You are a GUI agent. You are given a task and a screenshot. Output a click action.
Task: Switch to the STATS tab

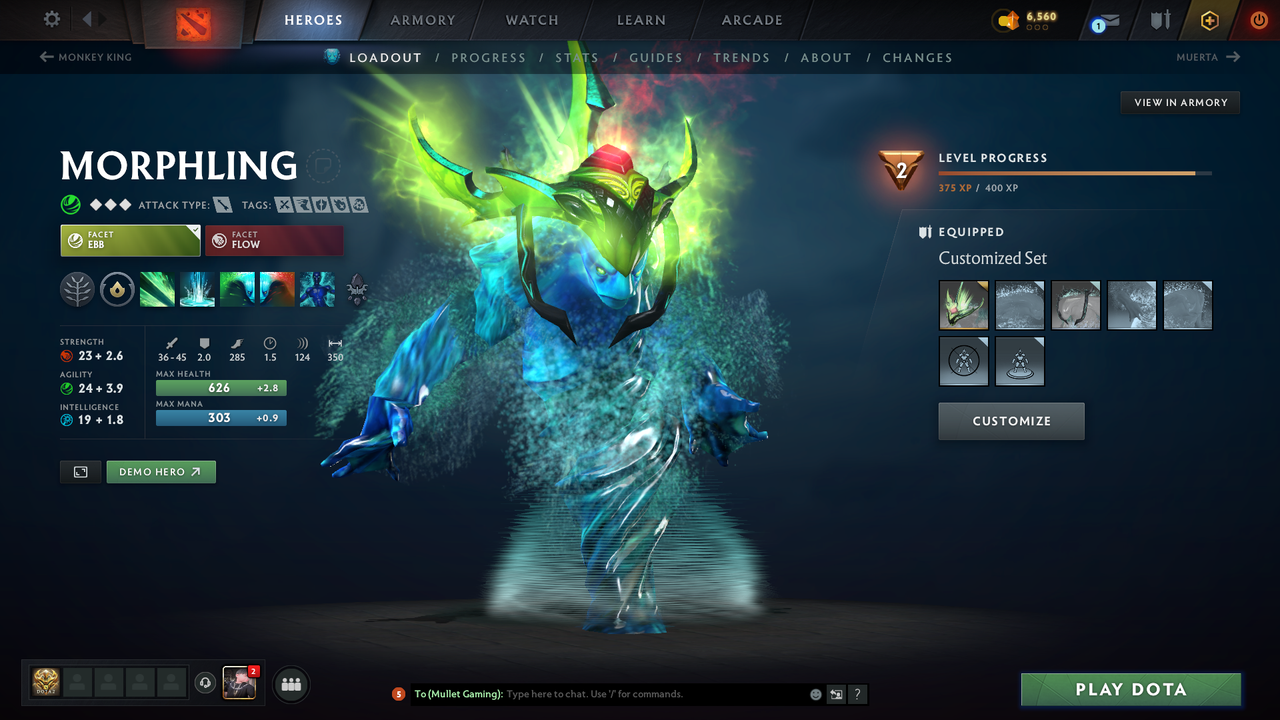point(577,57)
